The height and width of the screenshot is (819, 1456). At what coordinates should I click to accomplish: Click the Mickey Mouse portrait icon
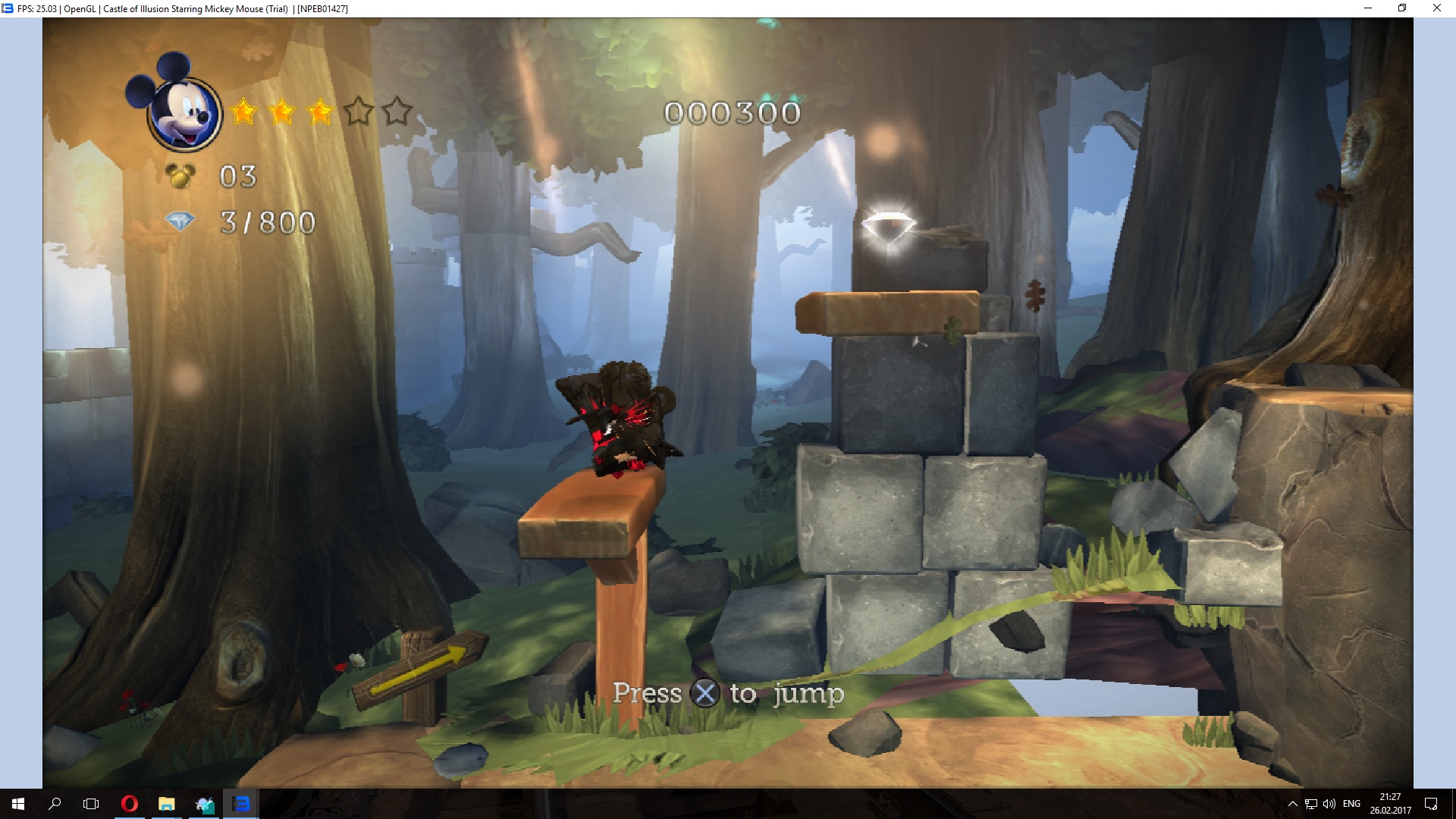182,111
